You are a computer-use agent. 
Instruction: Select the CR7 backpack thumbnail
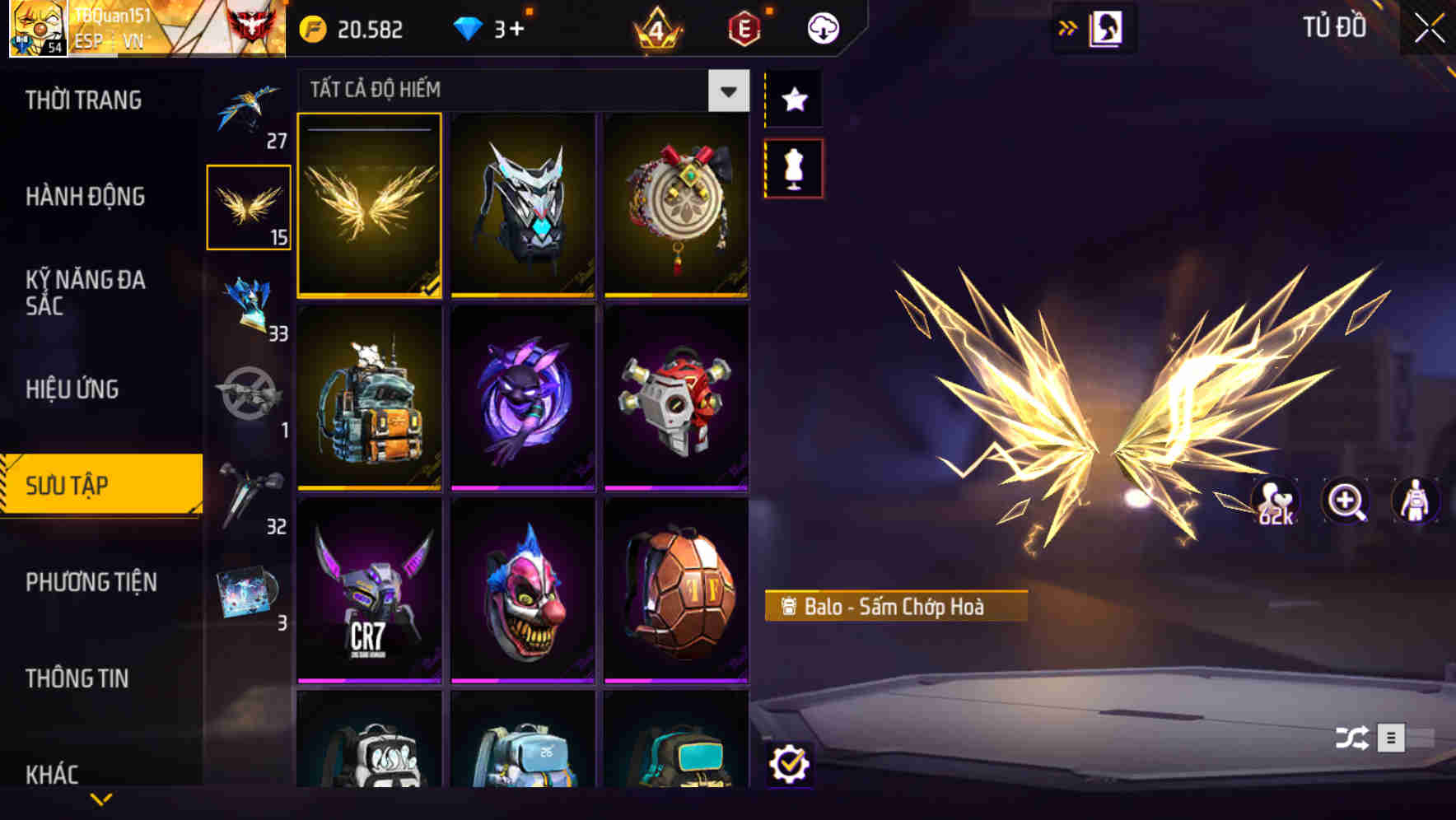(369, 591)
